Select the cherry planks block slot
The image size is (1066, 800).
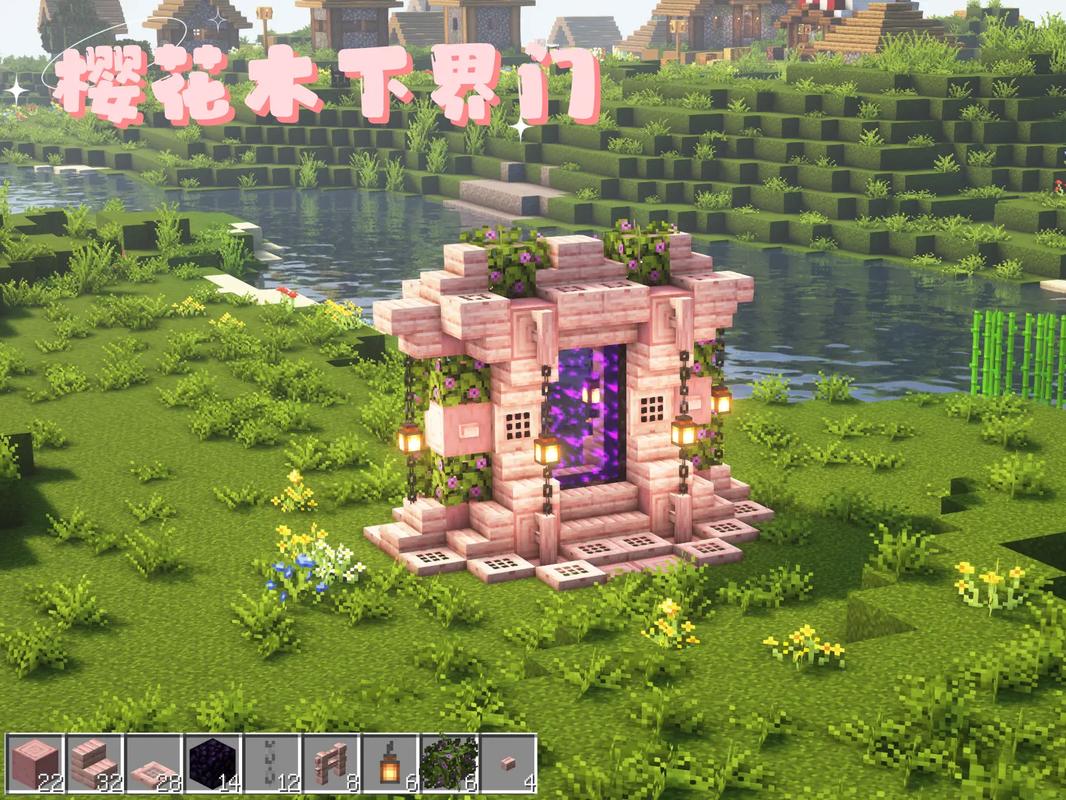(x=36, y=765)
